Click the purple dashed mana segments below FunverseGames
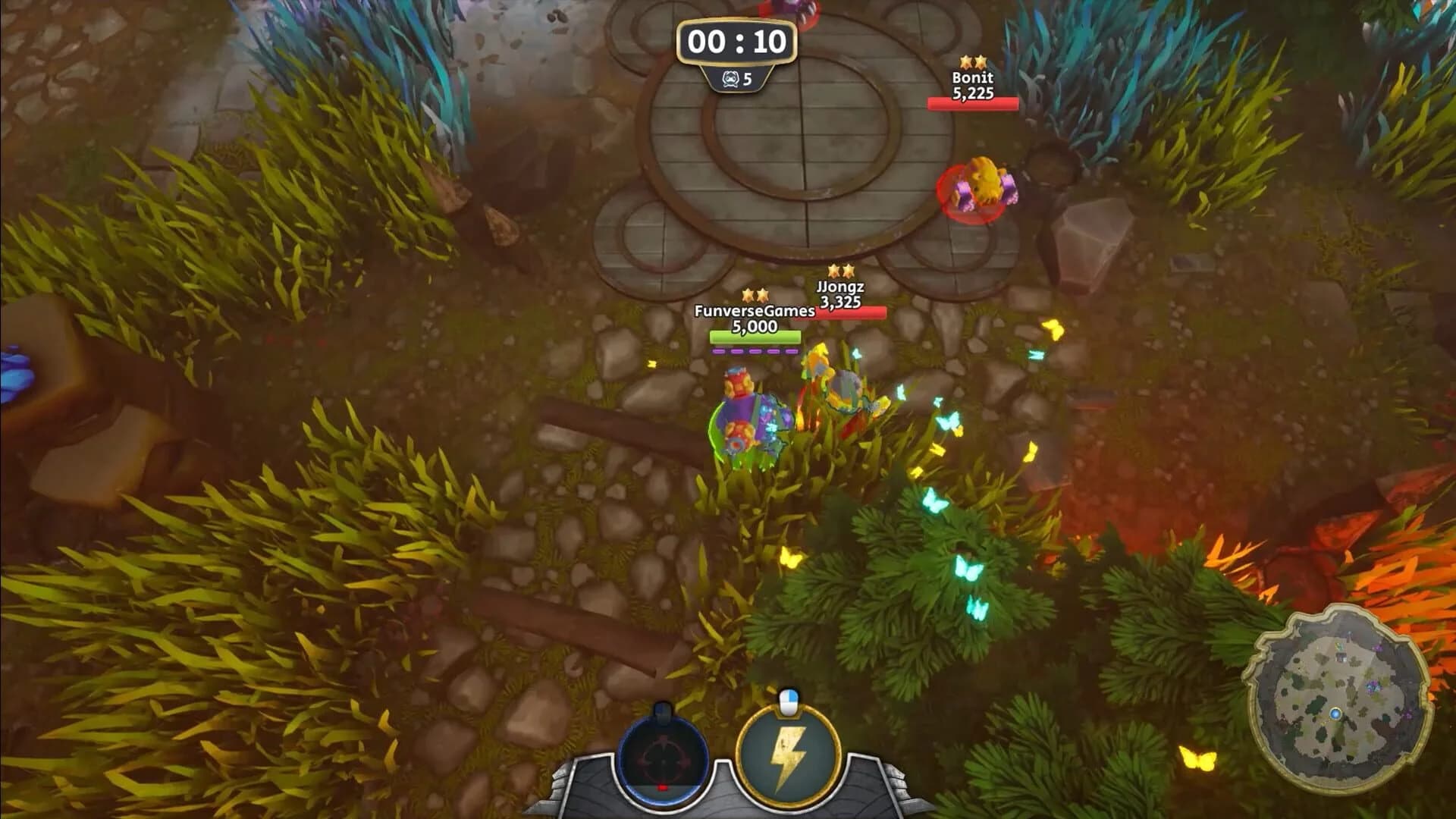 [754, 350]
